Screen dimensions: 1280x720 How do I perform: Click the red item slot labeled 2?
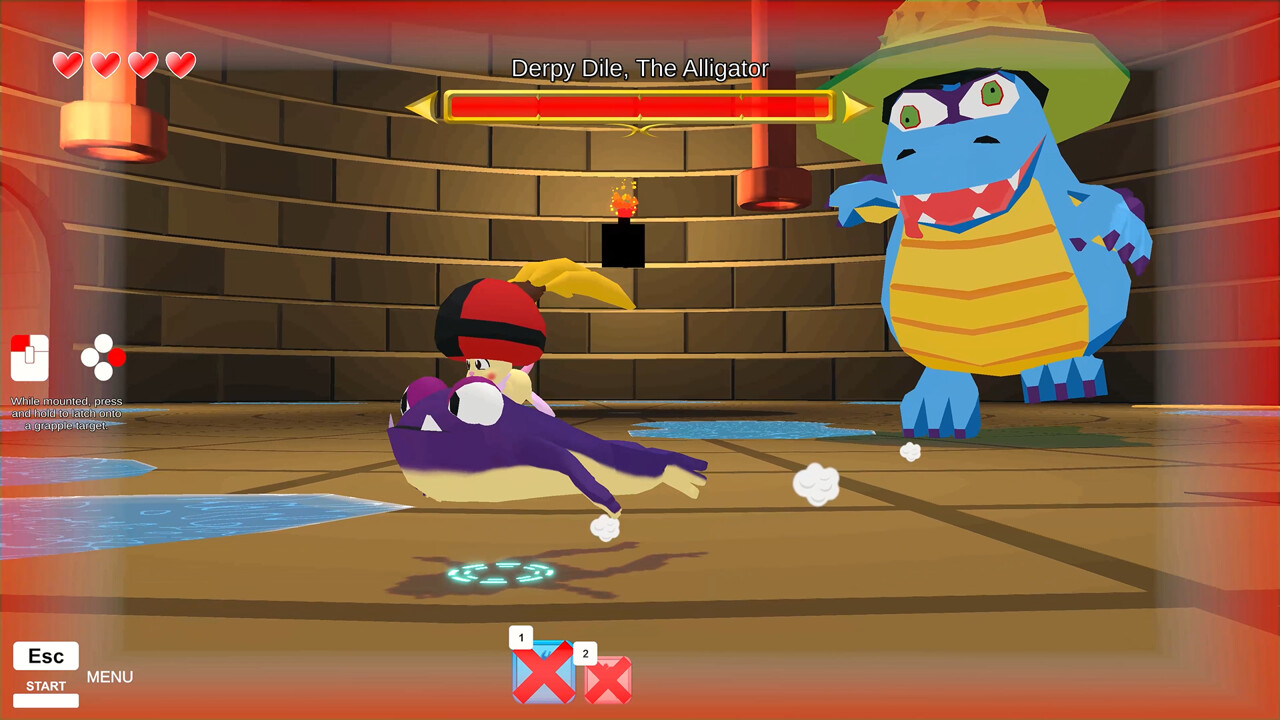point(609,678)
